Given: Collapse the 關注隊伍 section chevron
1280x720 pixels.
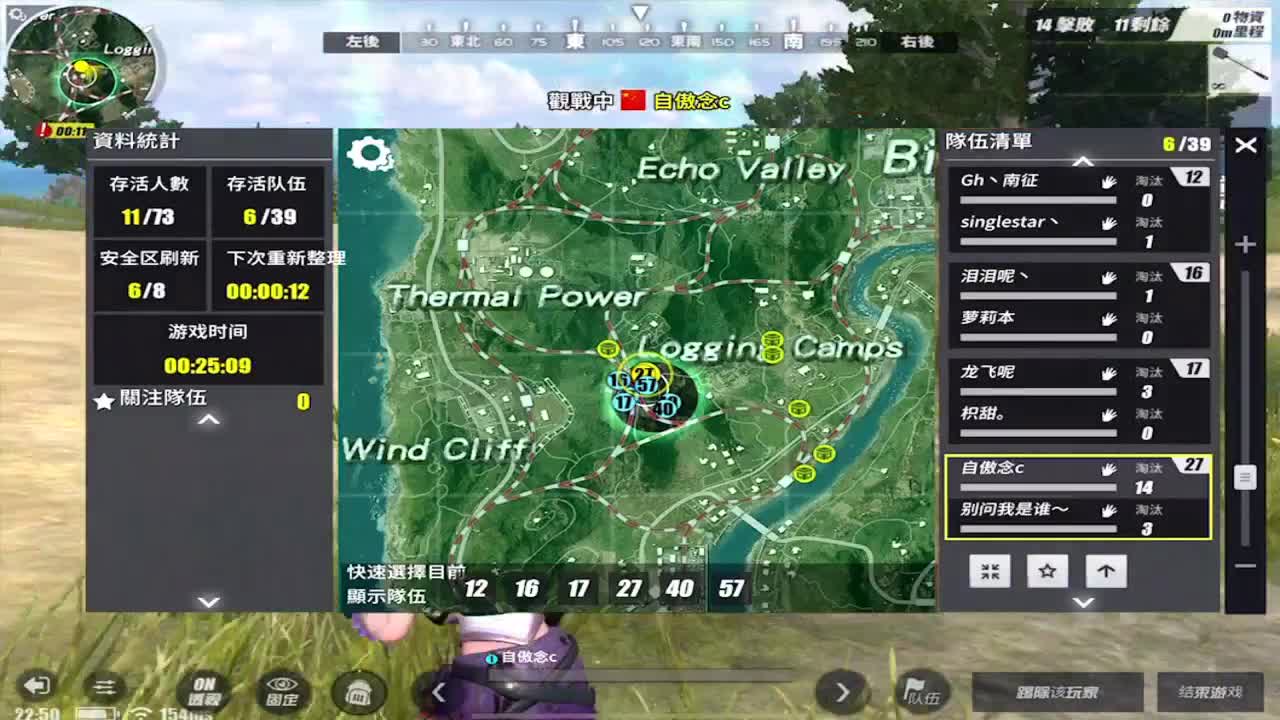Looking at the screenshot, I should click(207, 419).
